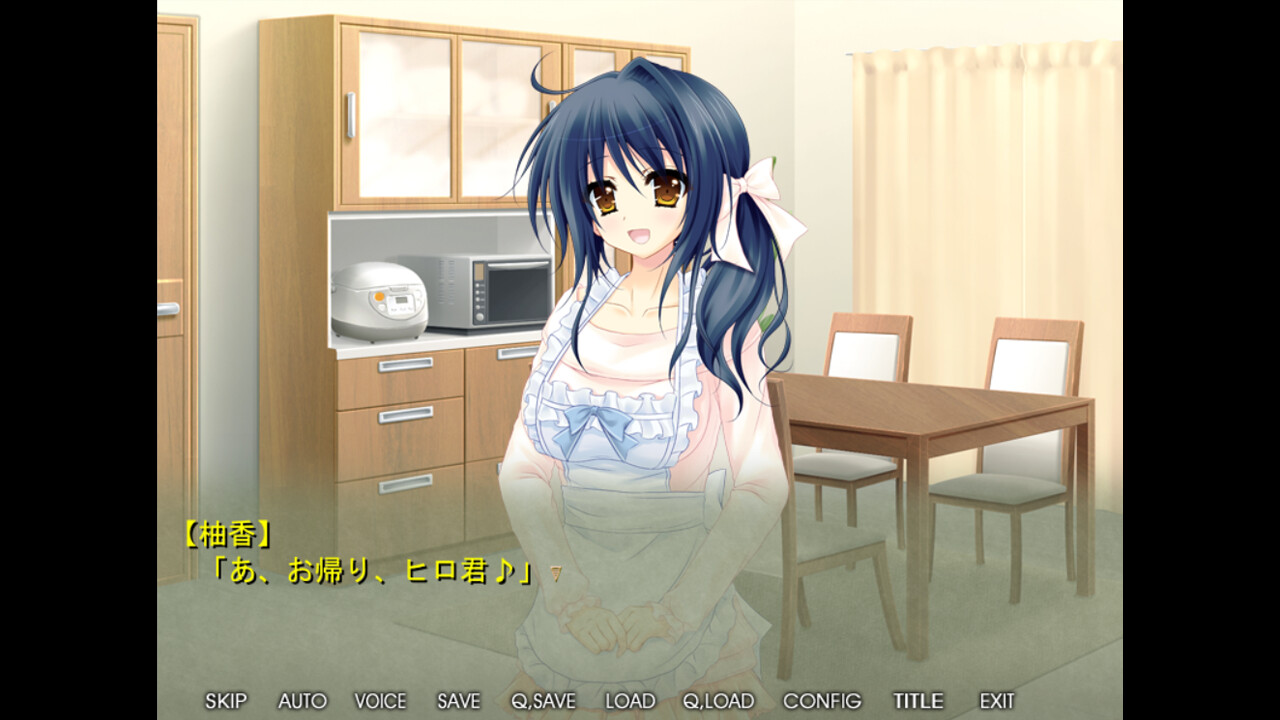Toggle AUTO reading mode on
The height and width of the screenshot is (720, 1280).
coord(304,701)
